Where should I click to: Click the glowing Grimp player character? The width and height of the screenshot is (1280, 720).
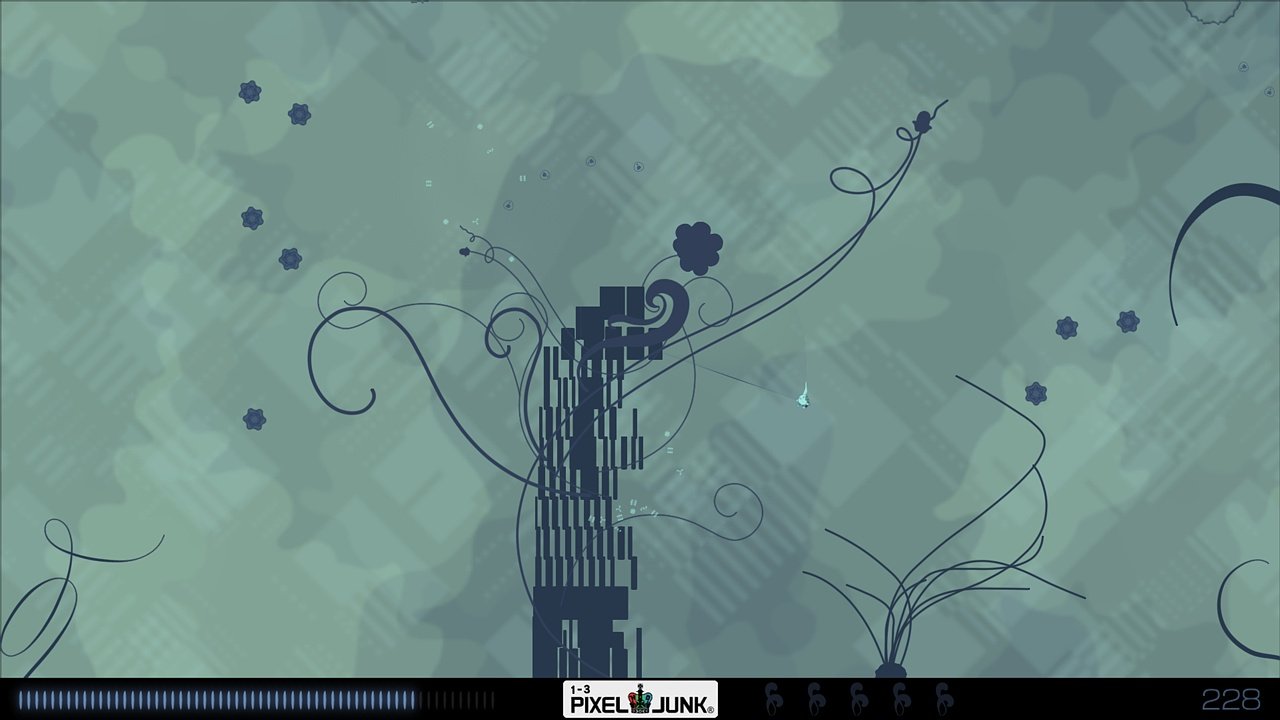click(x=803, y=400)
